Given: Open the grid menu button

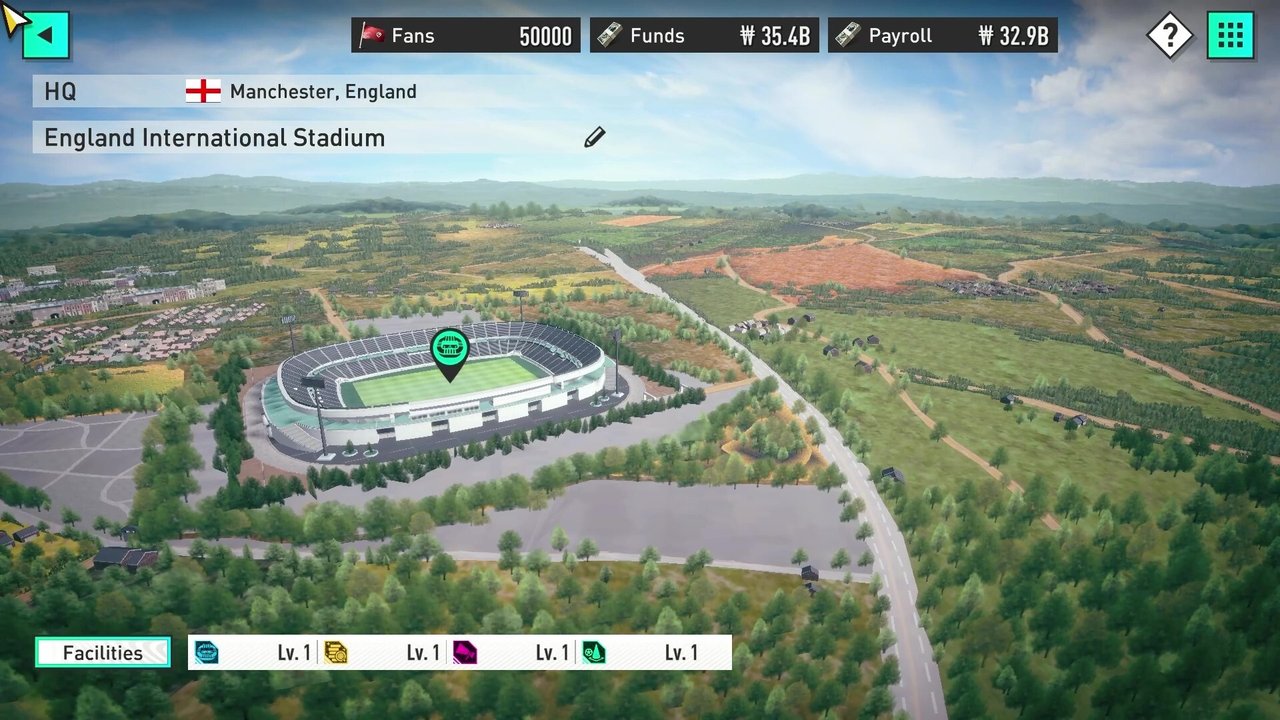Looking at the screenshot, I should click(x=1230, y=36).
